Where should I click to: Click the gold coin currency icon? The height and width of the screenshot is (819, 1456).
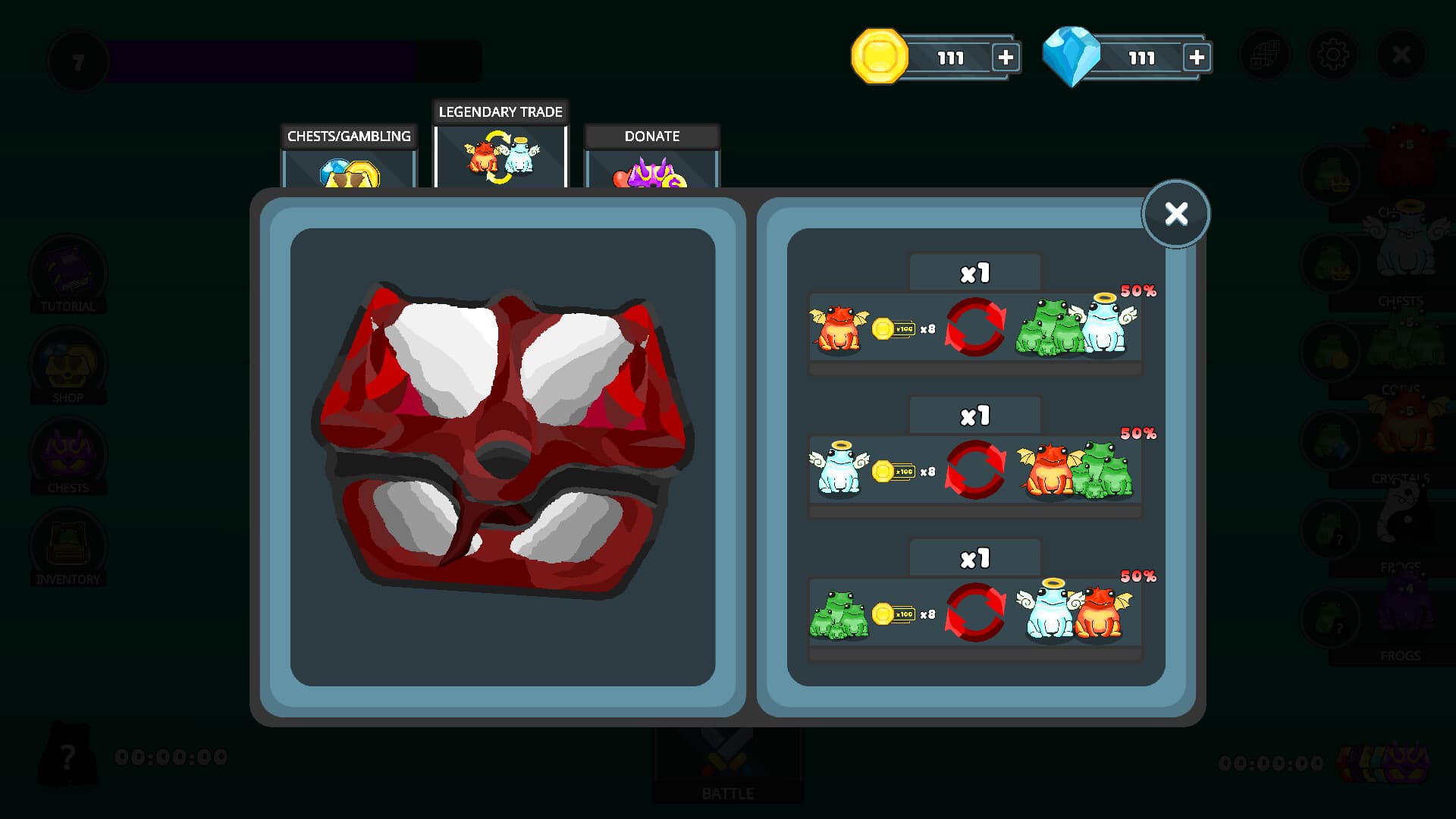point(881,56)
